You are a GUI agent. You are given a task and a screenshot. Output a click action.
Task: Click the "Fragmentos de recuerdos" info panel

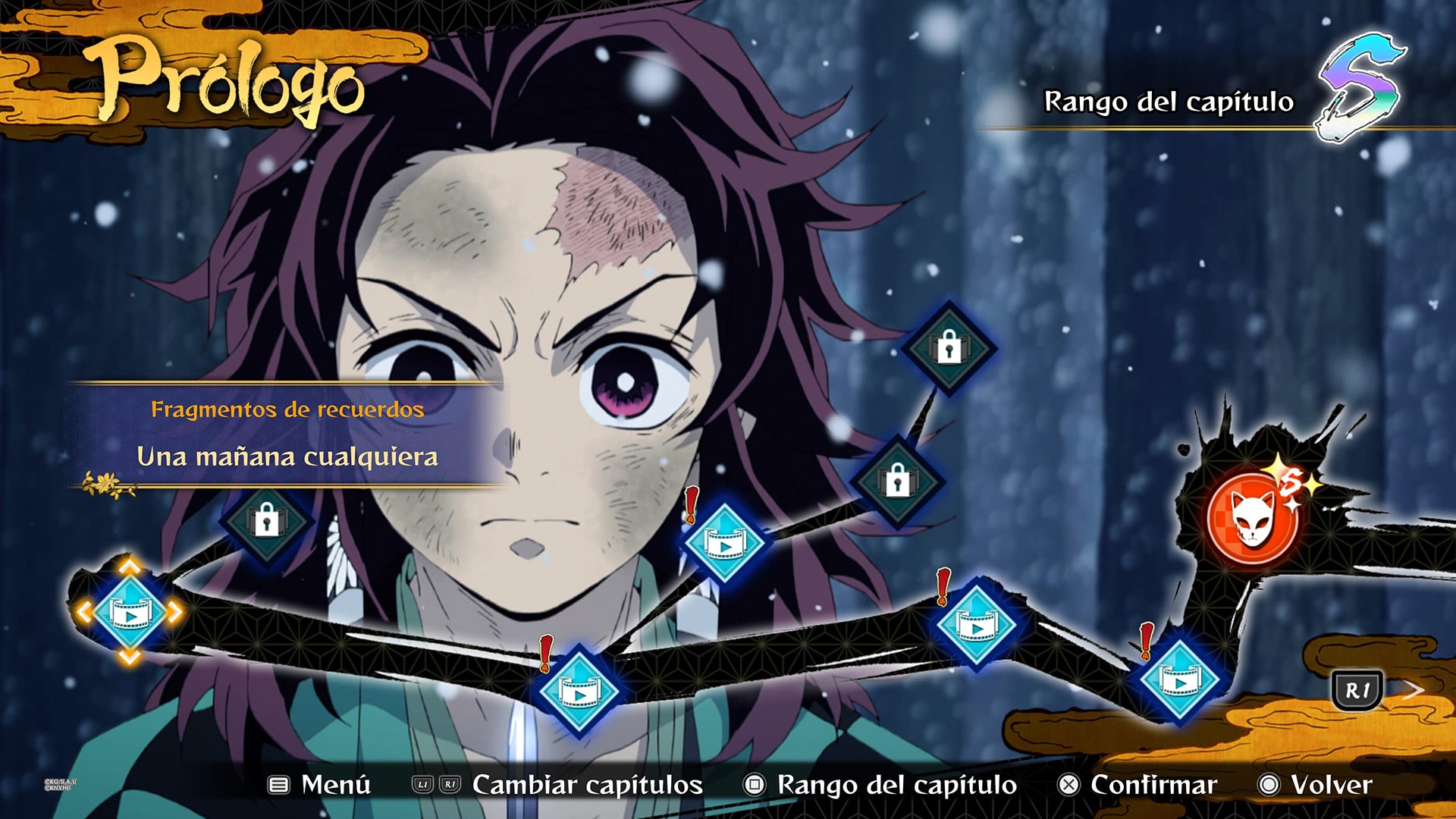[x=288, y=409]
